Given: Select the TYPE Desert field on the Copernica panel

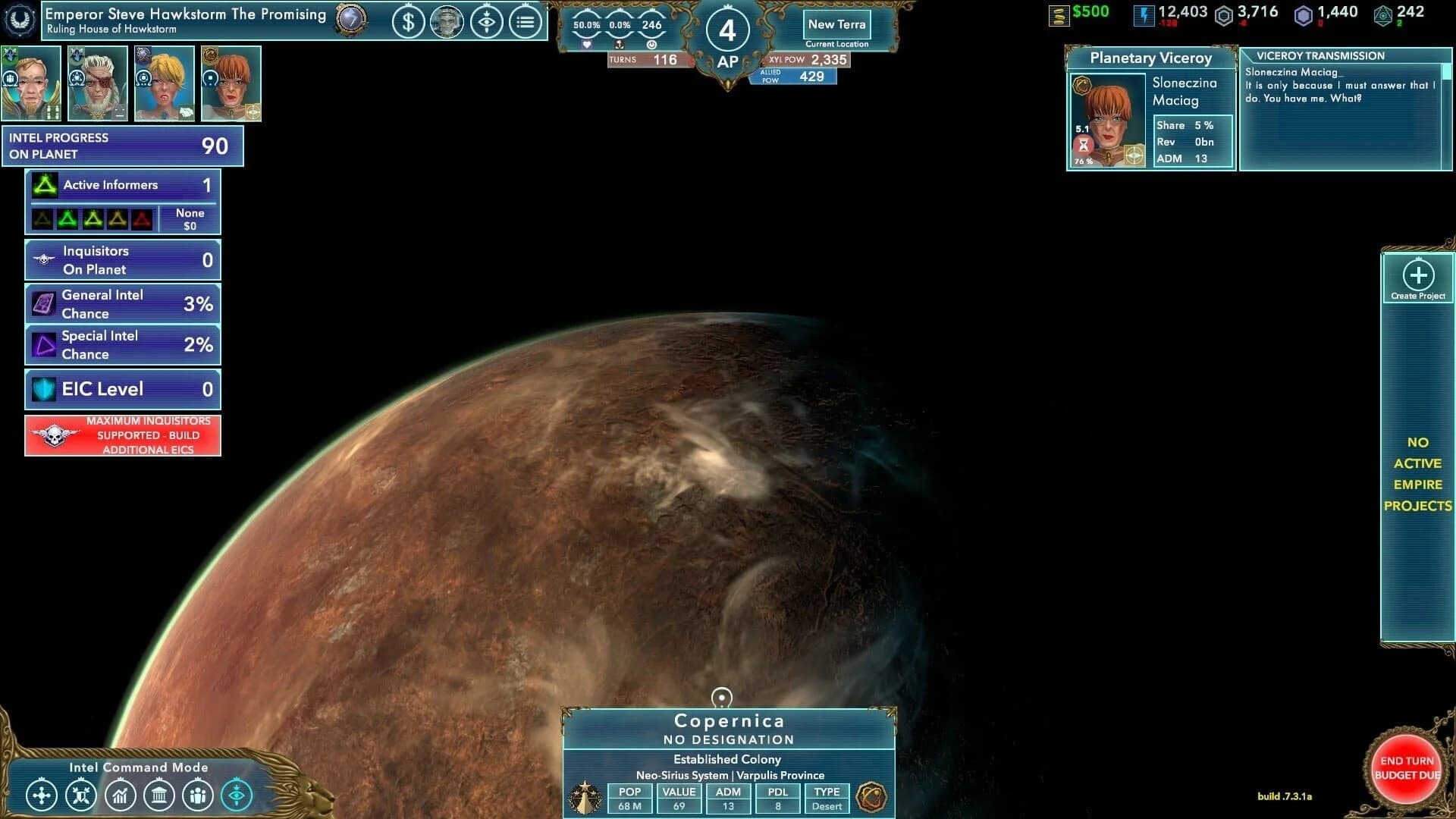Looking at the screenshot, I should click(826, 799).
